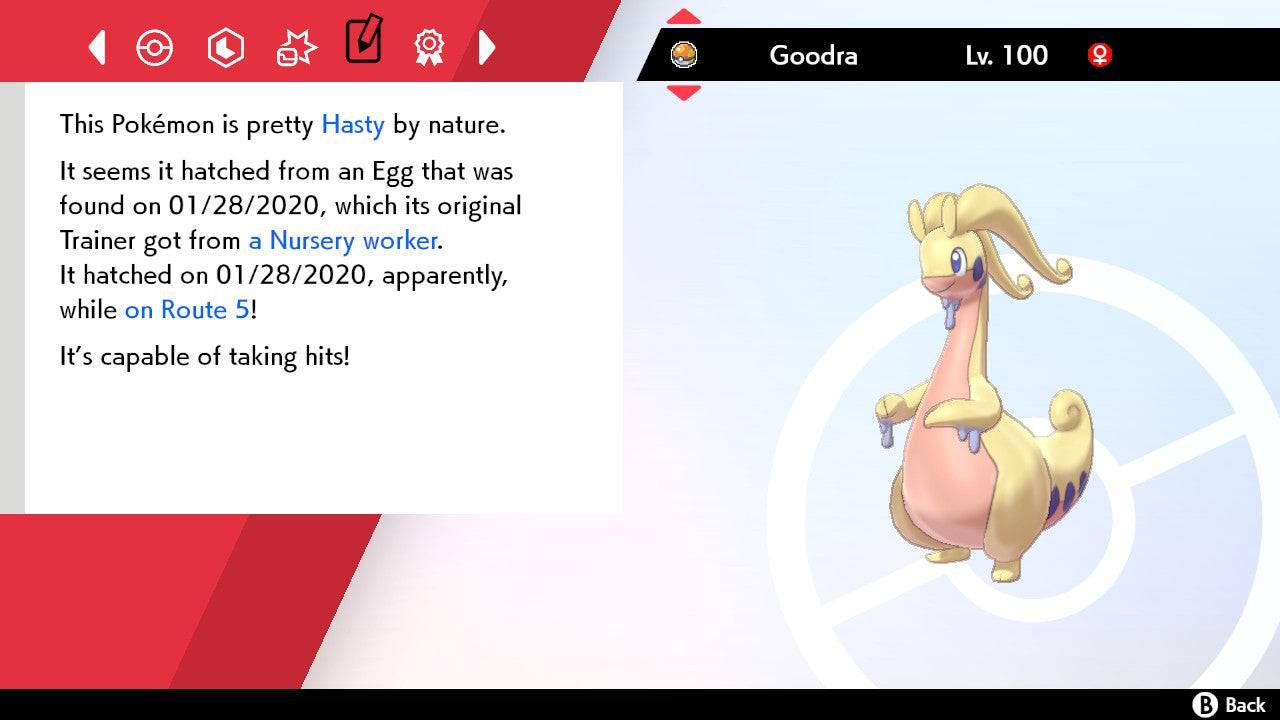Click the female gender symbol

tap(1100, 57)
